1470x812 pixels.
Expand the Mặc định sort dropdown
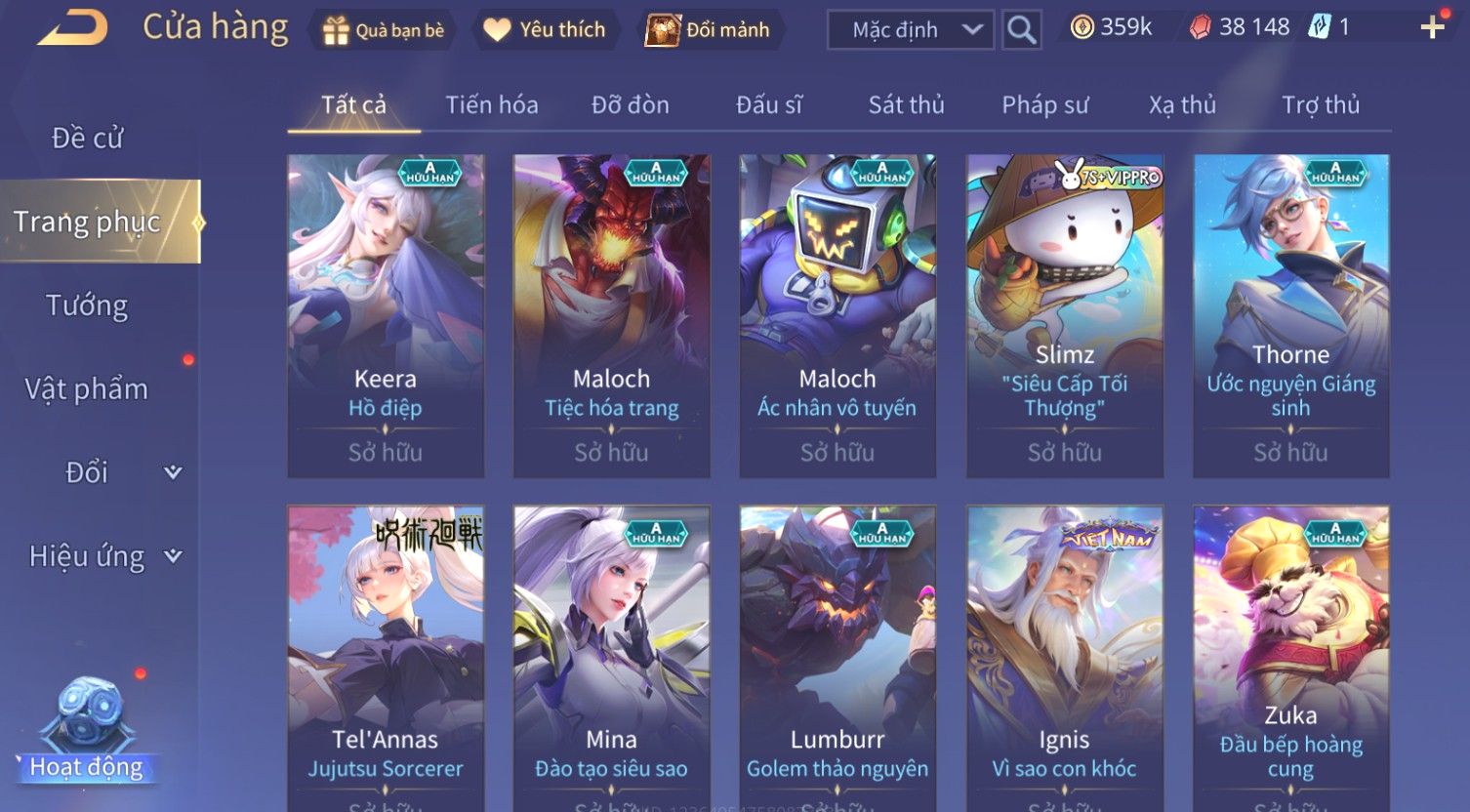tap(911, 30)
